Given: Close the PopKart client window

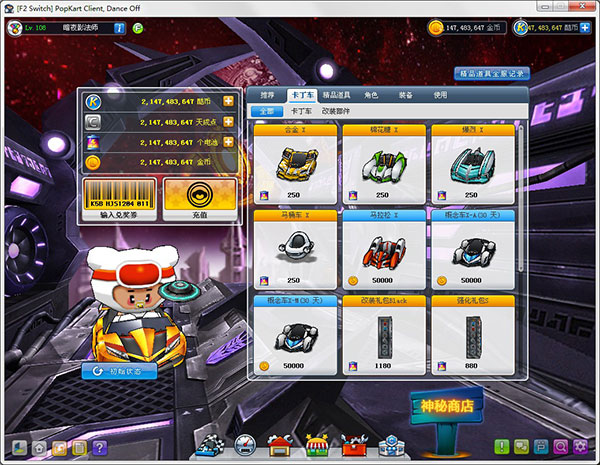Looking at the screenshot, I should (x=584, y=7).
